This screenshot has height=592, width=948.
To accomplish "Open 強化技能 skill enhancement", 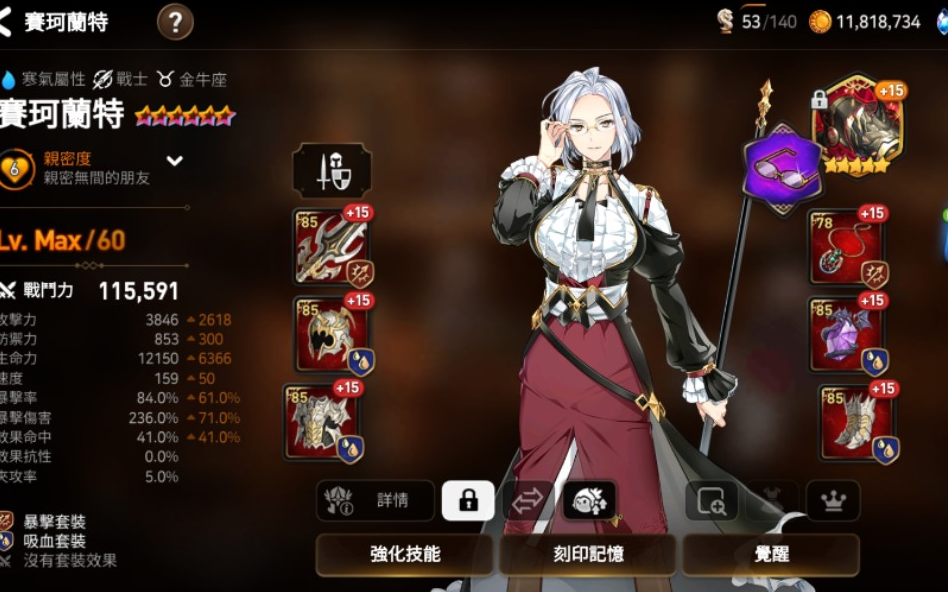I will tap(404, 554).
